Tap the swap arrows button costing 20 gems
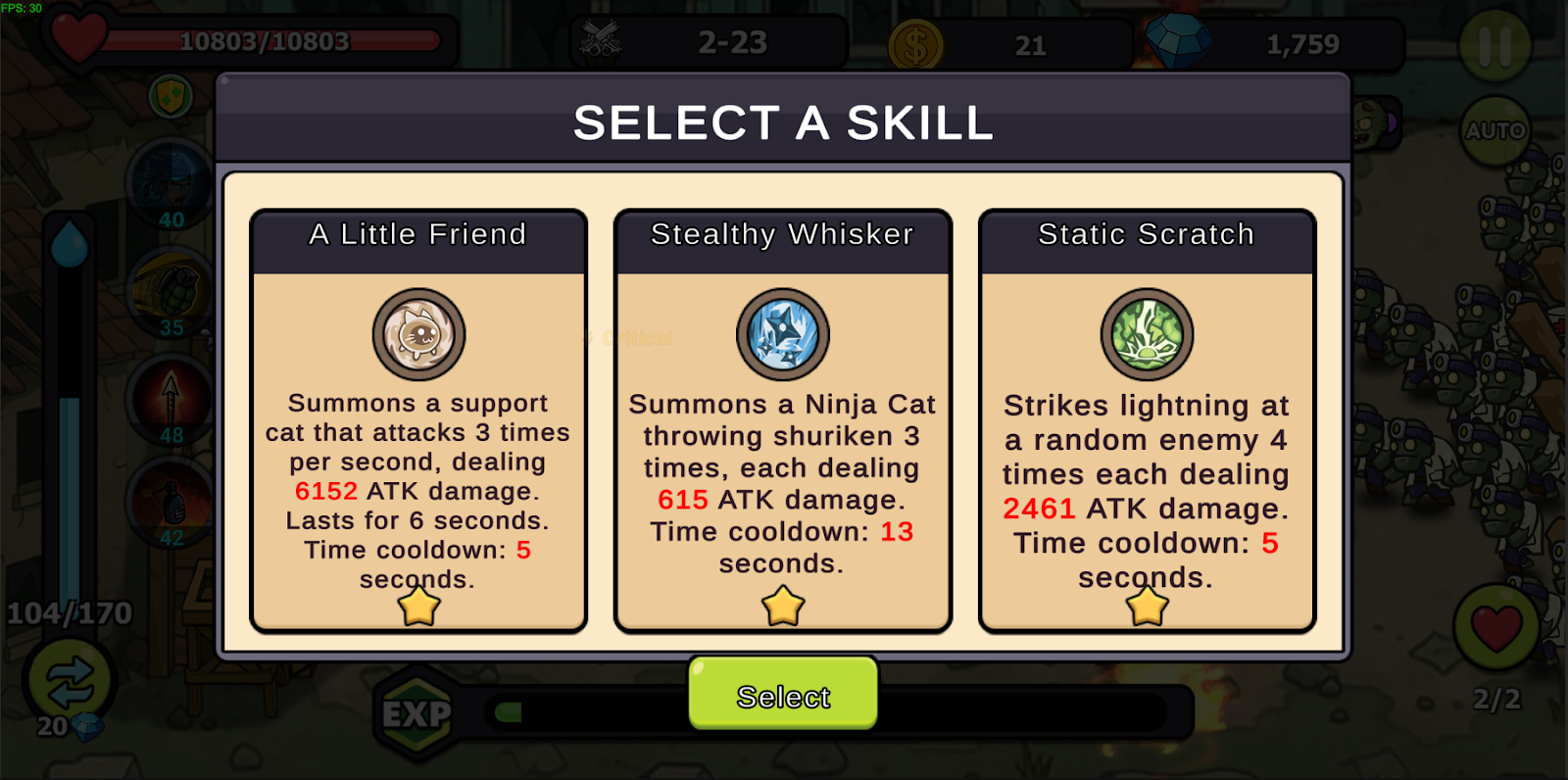 [69, 681]
